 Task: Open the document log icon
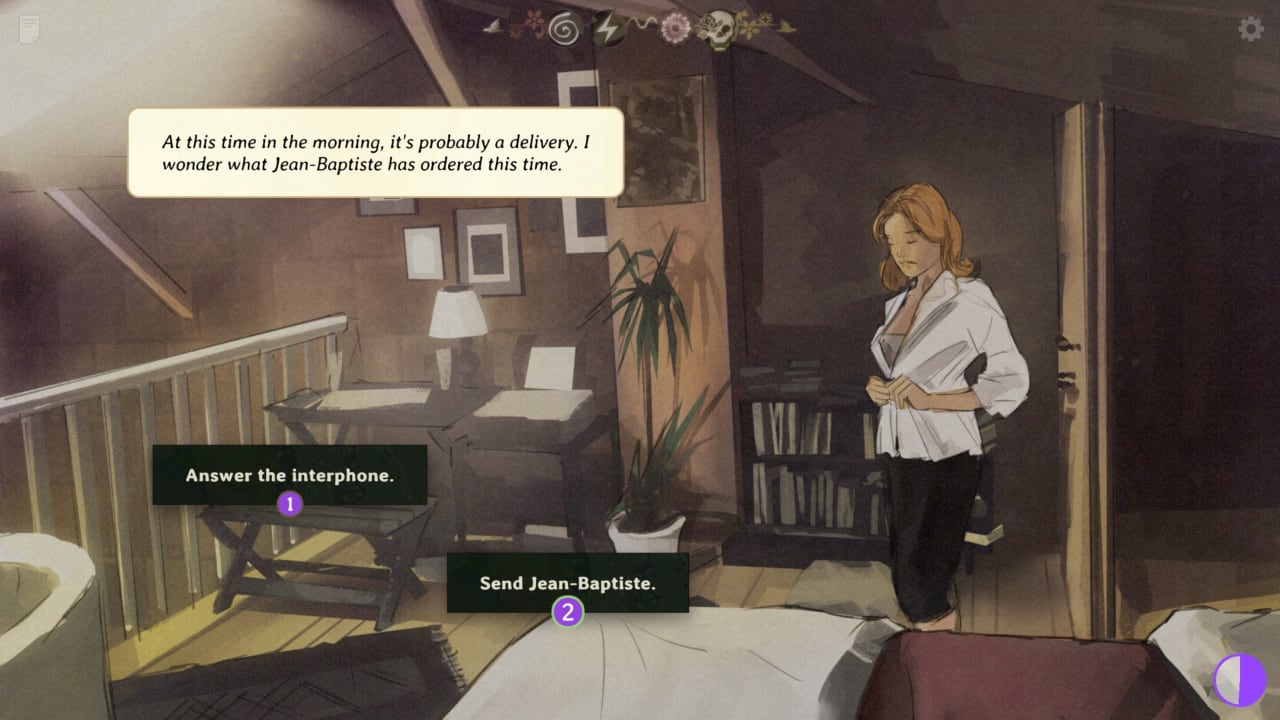30,29
